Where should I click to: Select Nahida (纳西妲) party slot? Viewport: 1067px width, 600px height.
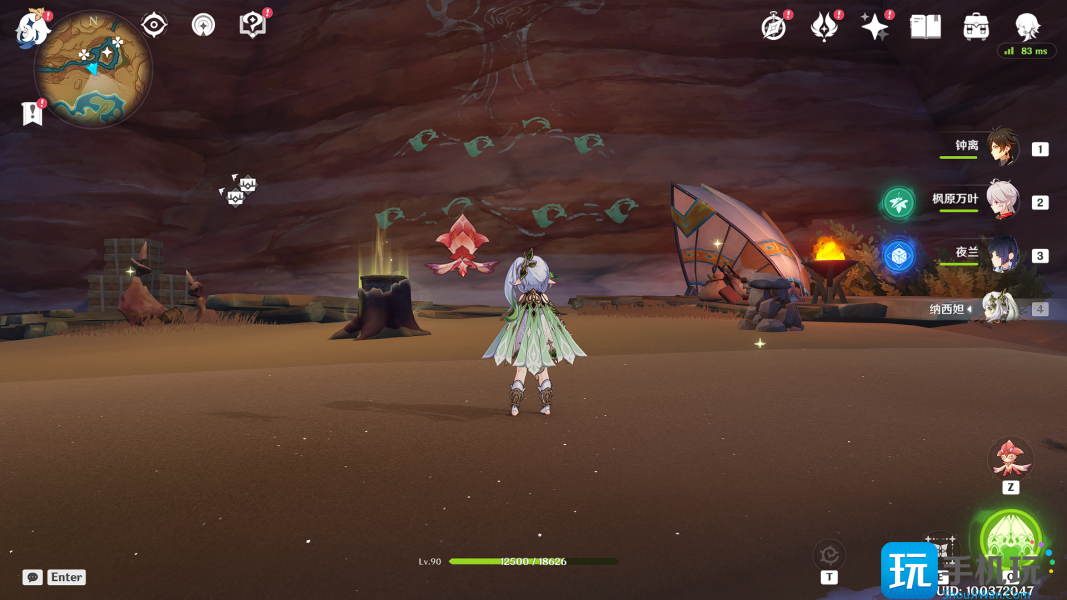pos(1000,308)
